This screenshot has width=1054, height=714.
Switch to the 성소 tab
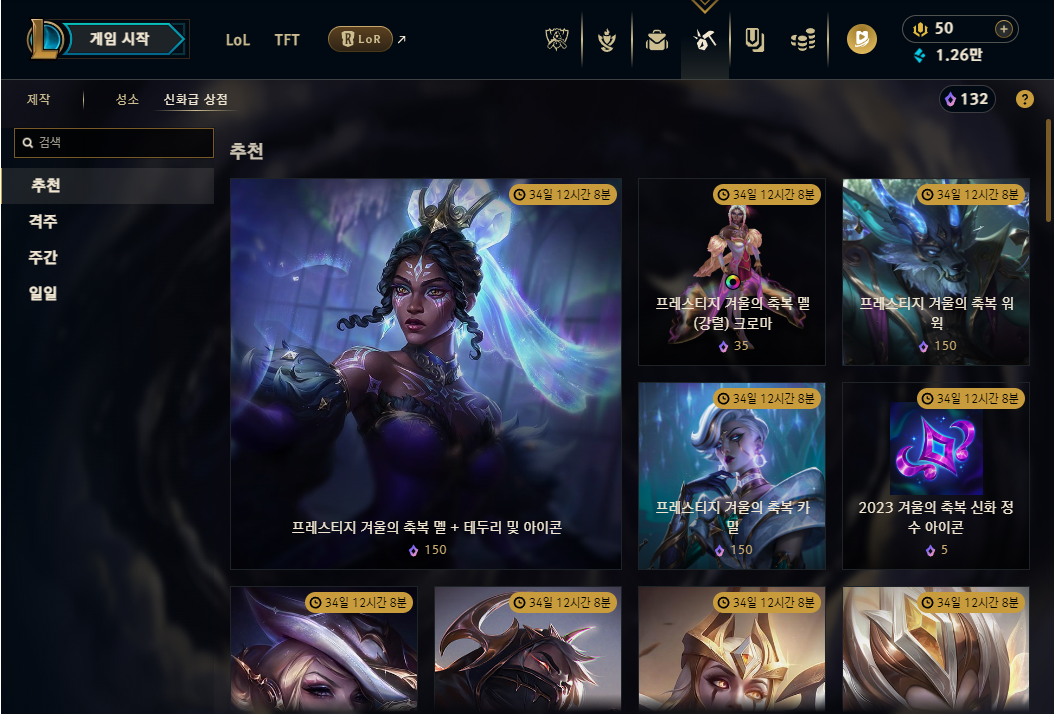coord(127,100)
